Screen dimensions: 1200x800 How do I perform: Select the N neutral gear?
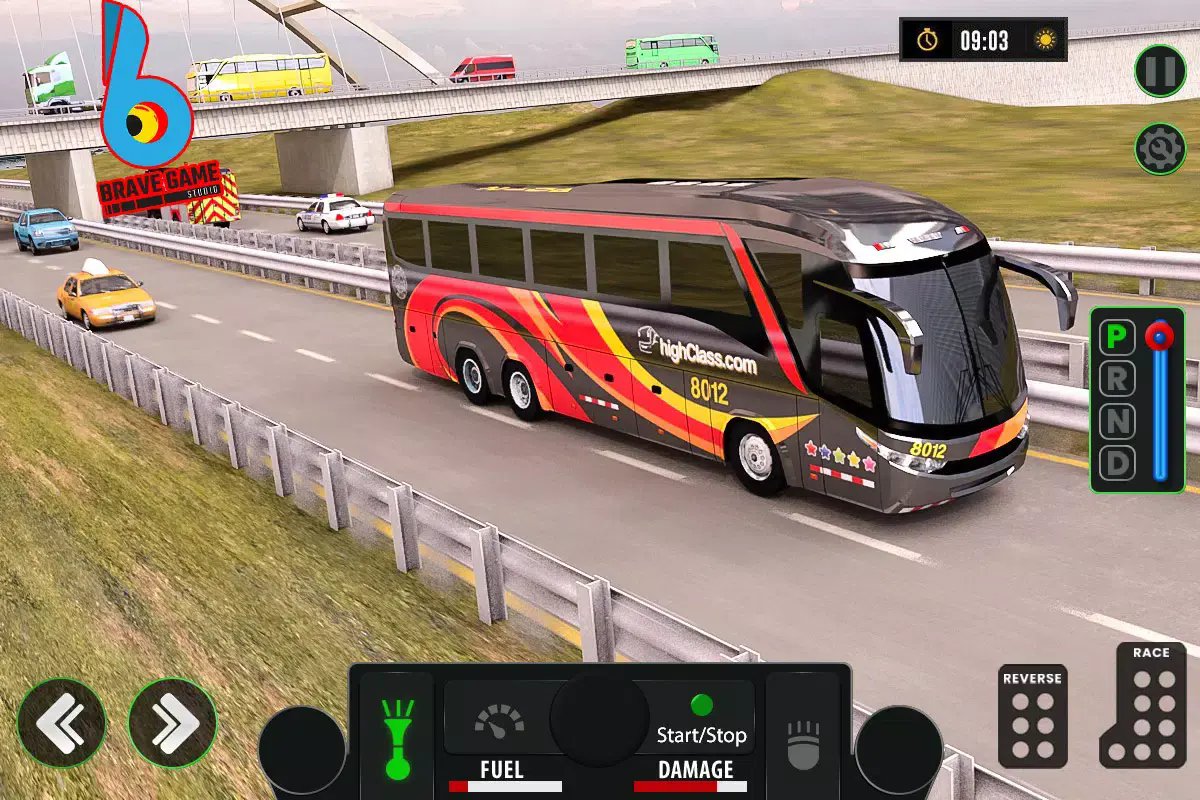point(1118,423)
